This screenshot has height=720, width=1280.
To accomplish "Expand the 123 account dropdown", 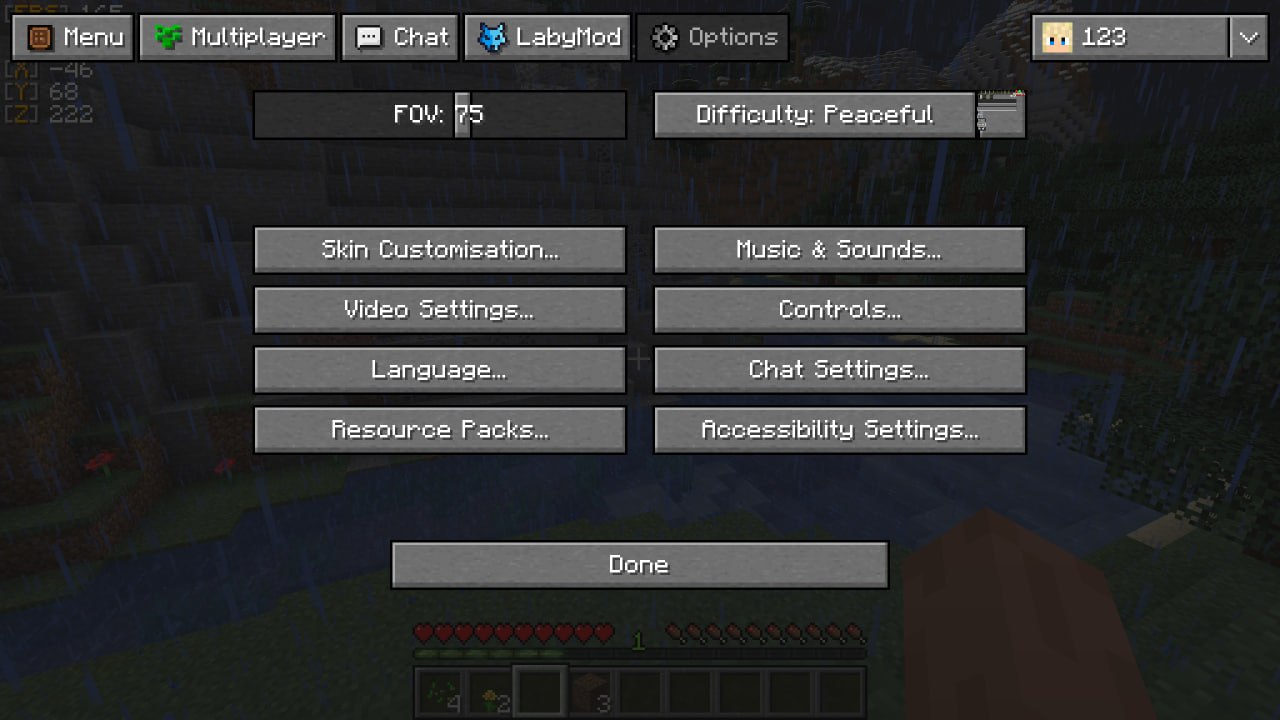I will coord(1248,38).
